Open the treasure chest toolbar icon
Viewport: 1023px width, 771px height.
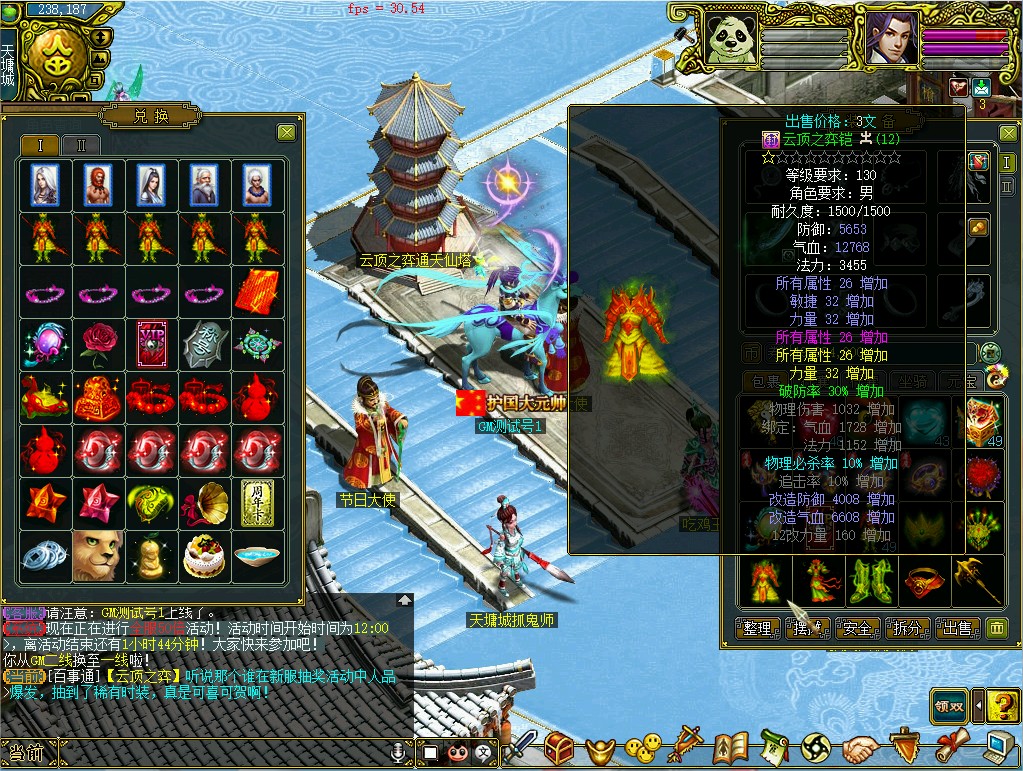pos(558,747)
